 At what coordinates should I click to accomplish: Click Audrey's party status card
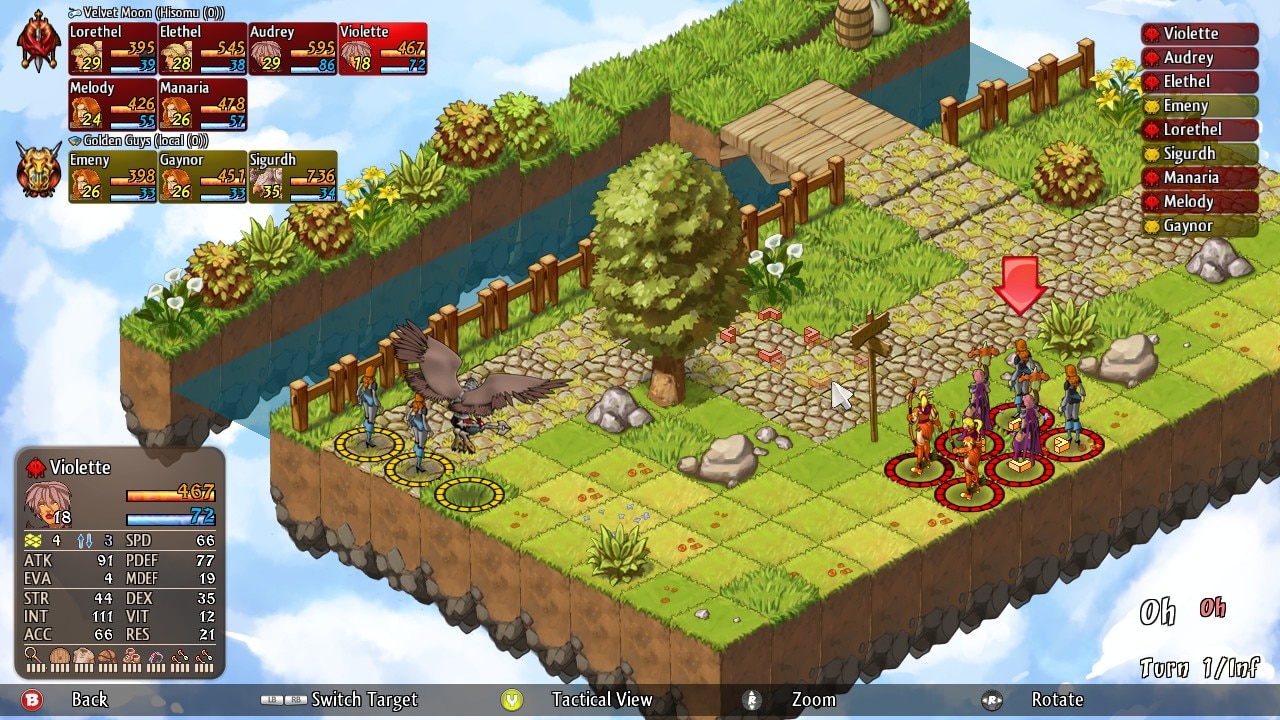tap(293, 49)
